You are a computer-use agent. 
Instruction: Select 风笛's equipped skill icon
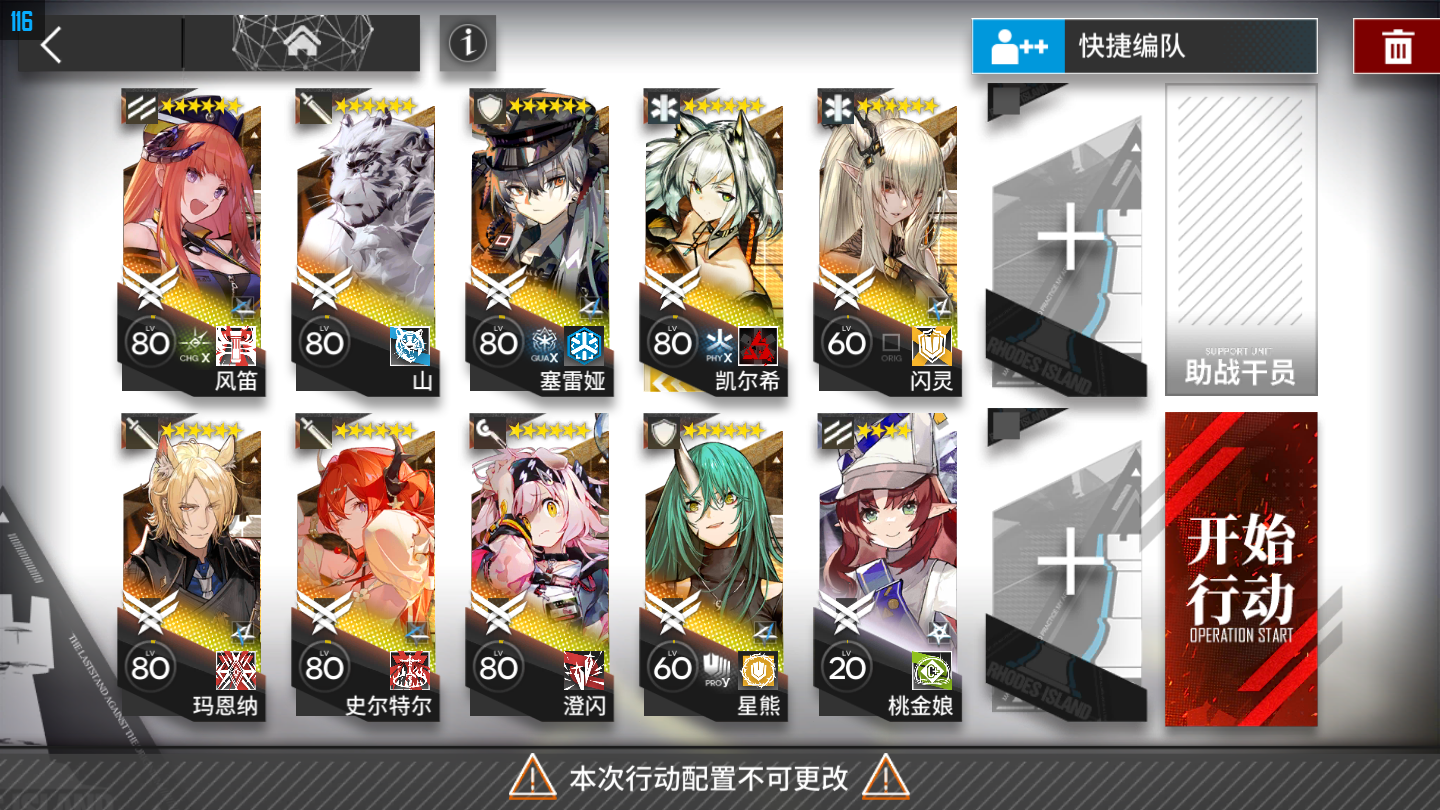pyautogui.click(x=238, y=348)
